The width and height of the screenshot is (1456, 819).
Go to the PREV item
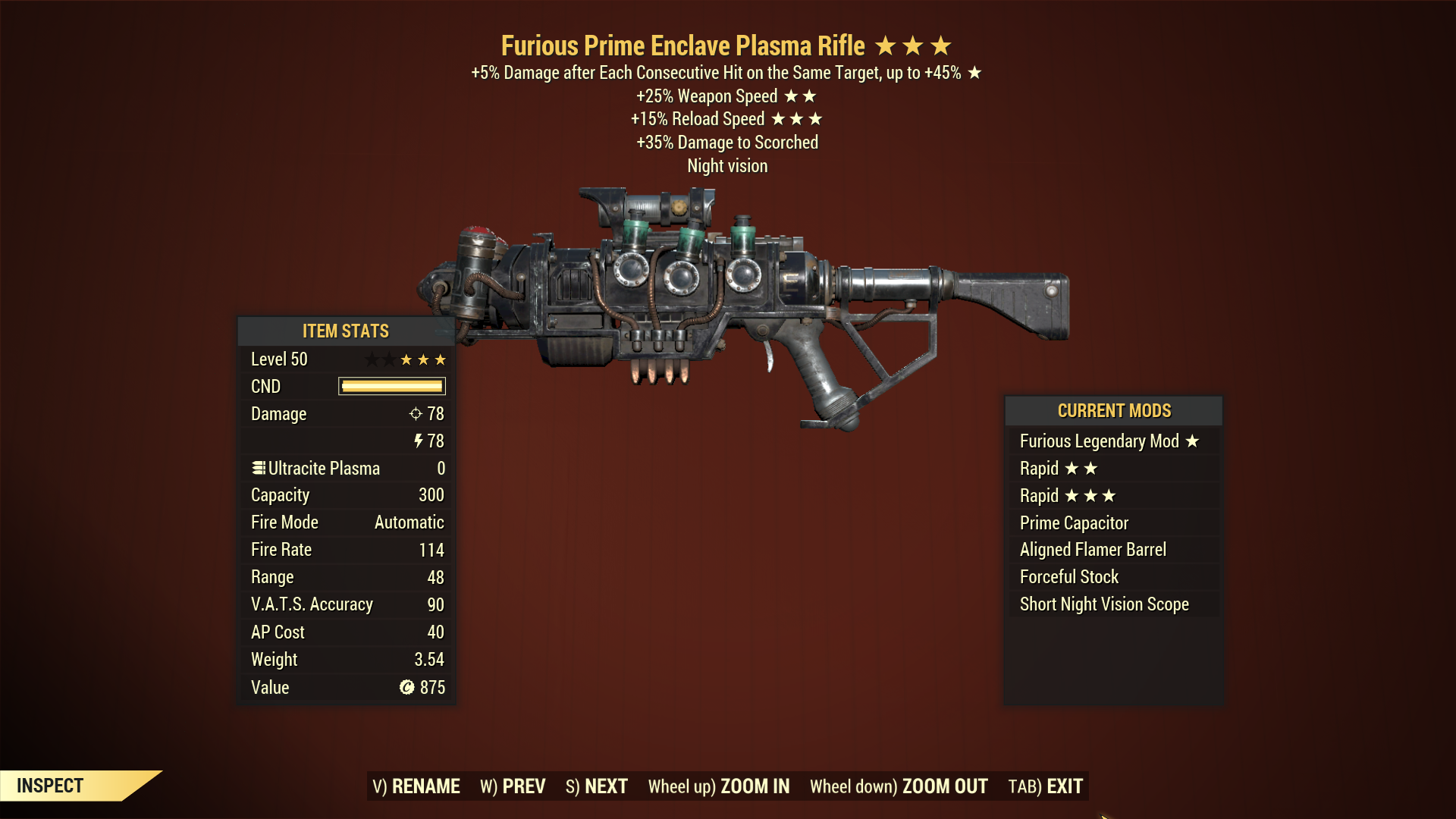[513, 786]
